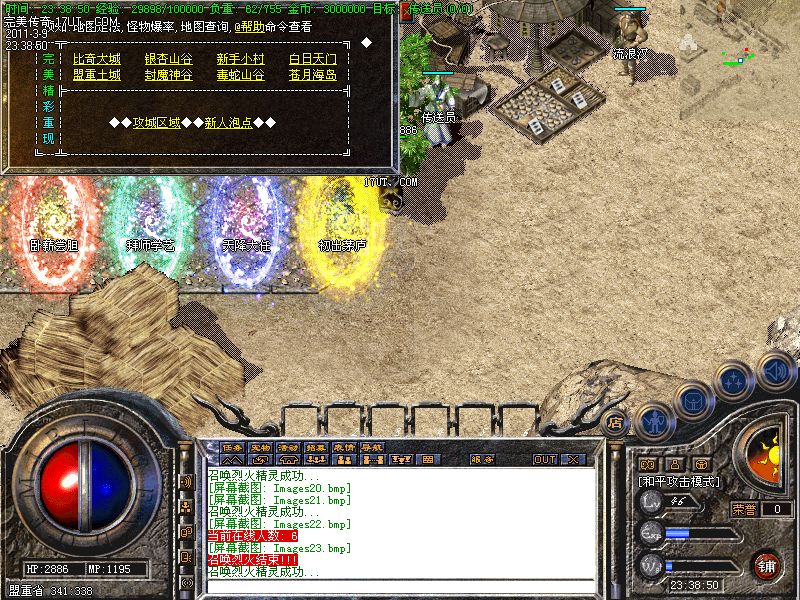800x600 pixels.
Task: Click the OUT logout button
Action: coord(544,460)
